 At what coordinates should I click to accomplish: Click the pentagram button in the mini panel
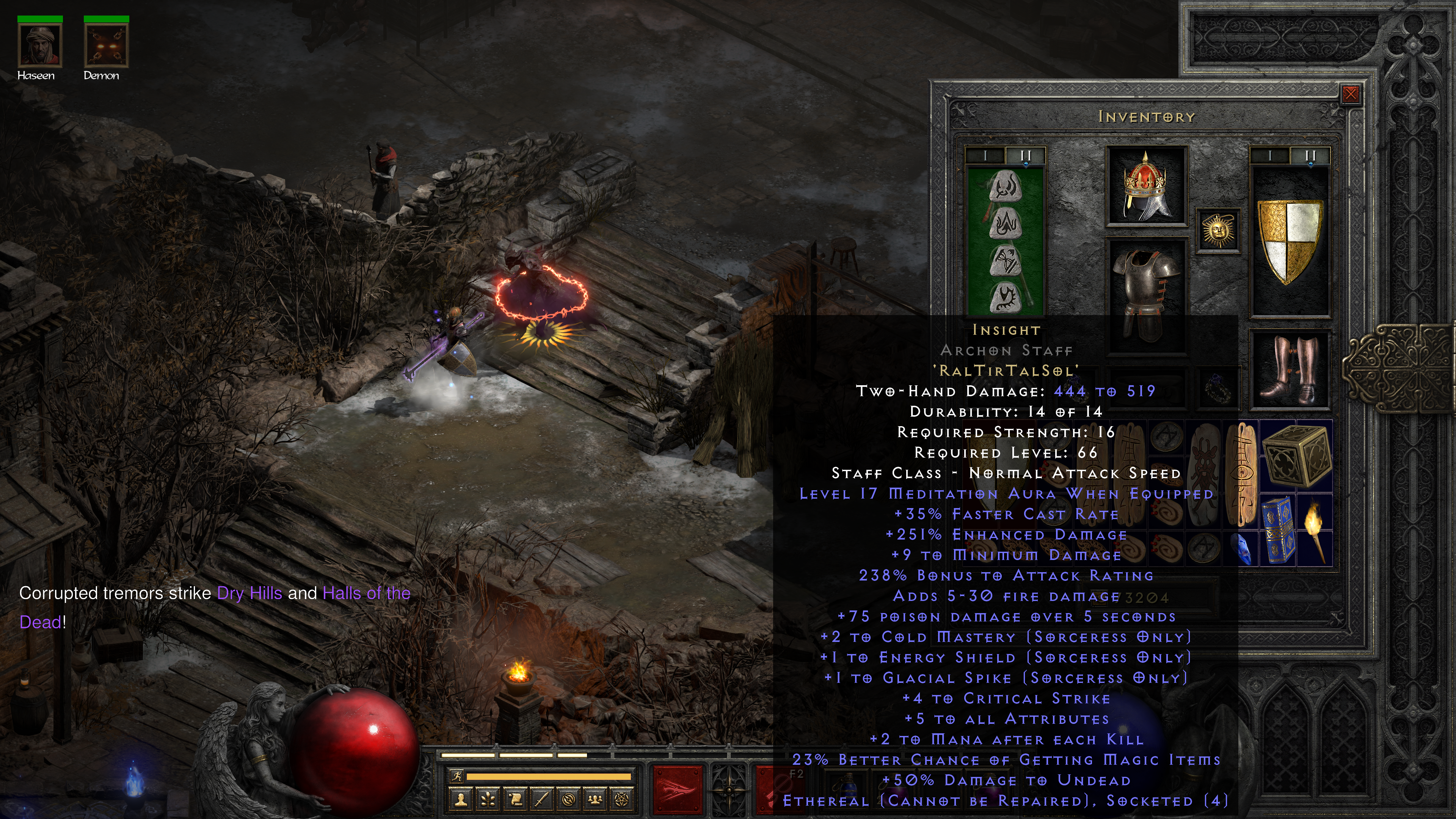tap(622, 799)
